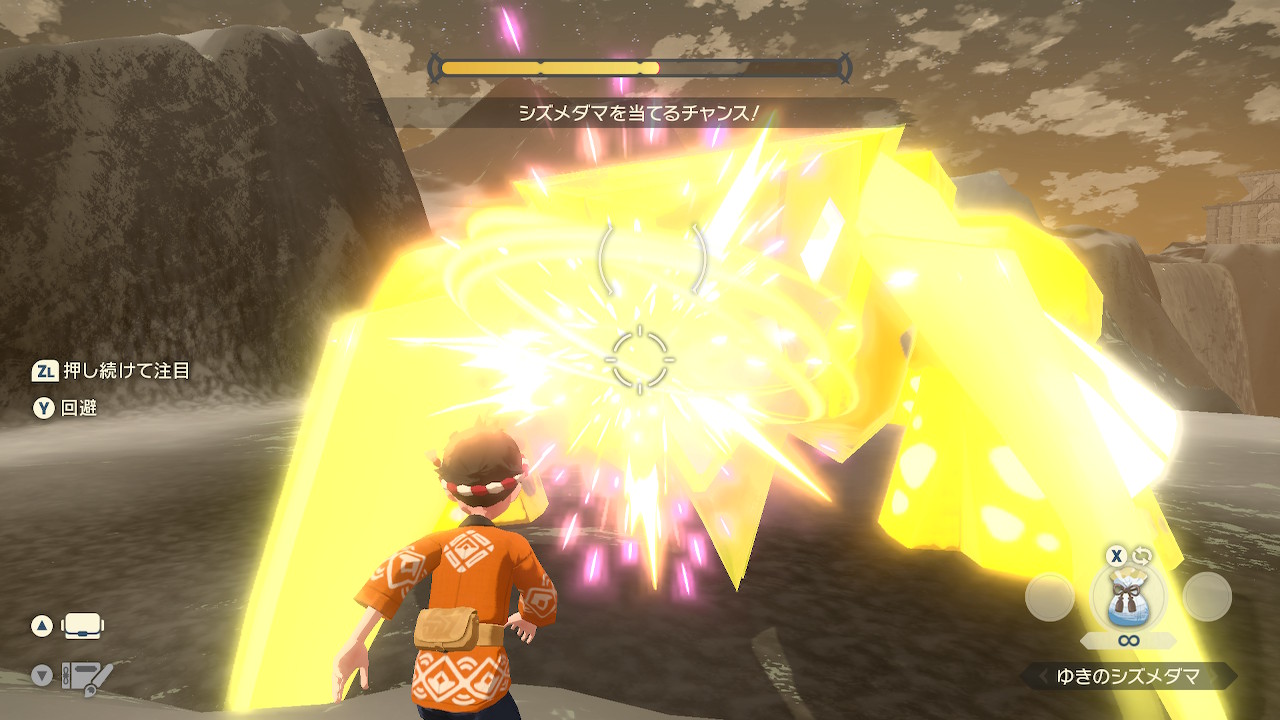
Task: Open the Pokédex notebook and pen icon
Action: tap(85, 677)
